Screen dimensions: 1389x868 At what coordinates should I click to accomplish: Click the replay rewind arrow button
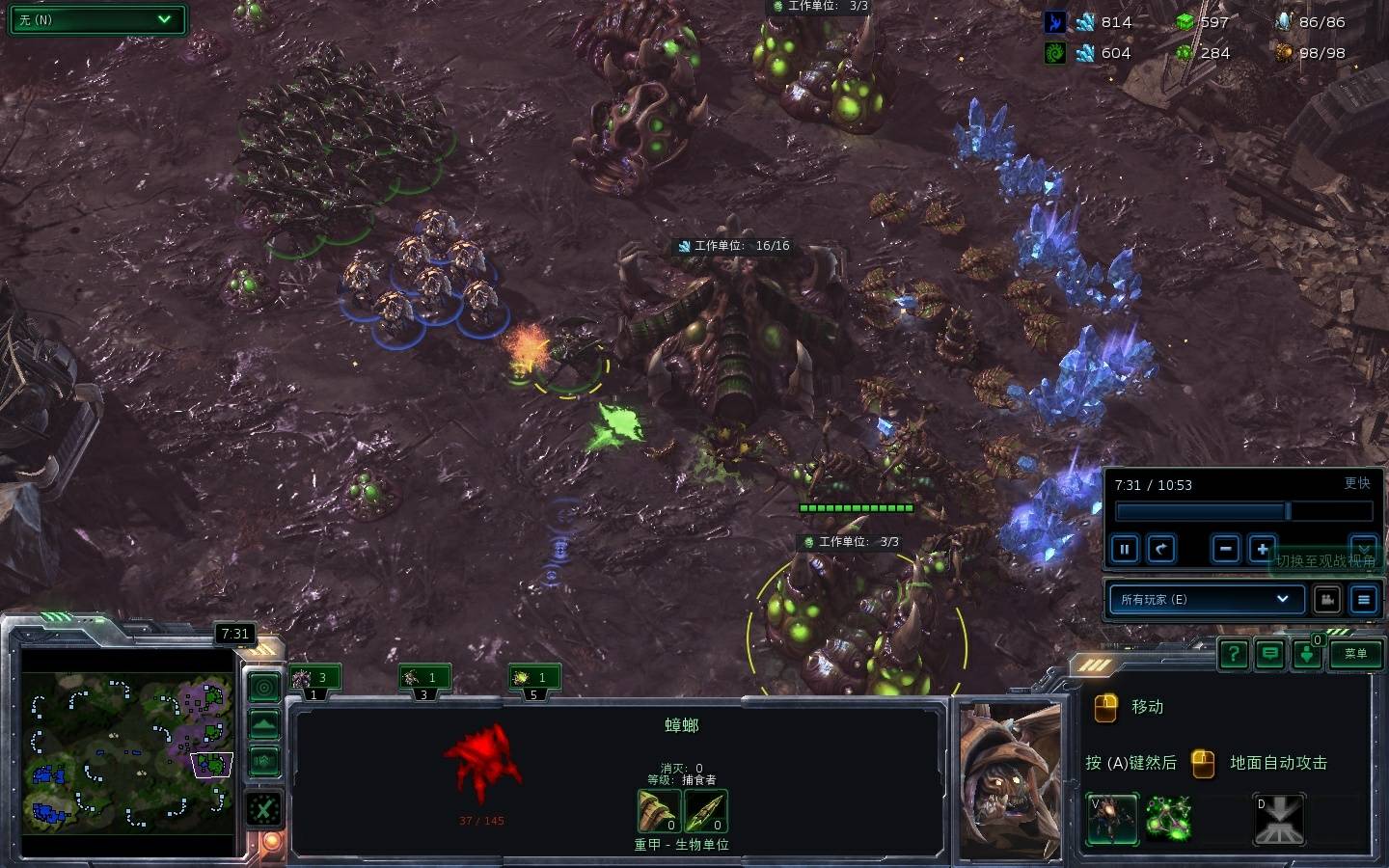pos(1161,550)
